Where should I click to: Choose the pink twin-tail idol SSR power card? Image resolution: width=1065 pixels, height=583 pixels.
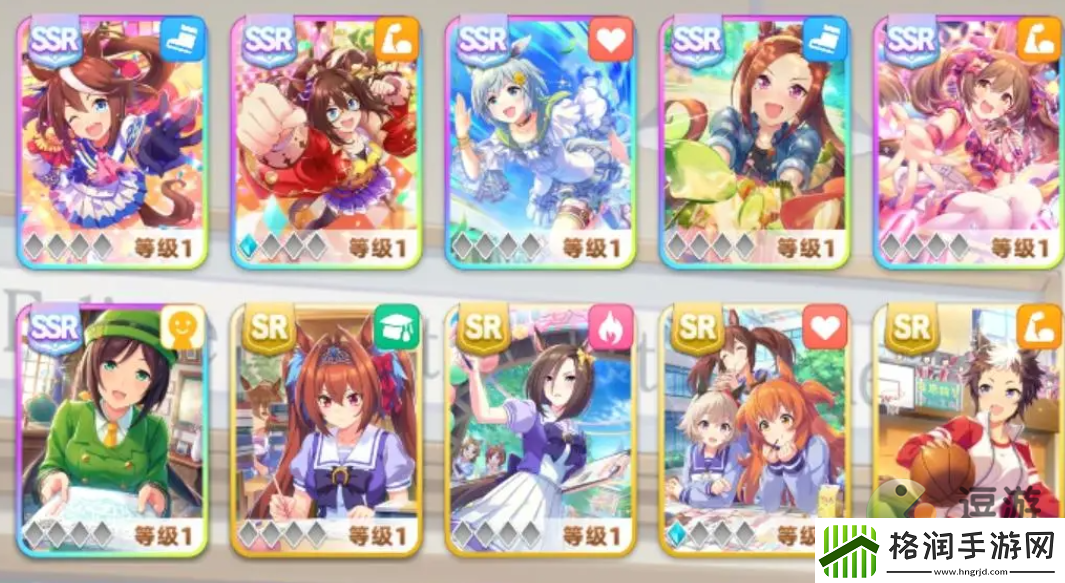(x=968, y=140)
